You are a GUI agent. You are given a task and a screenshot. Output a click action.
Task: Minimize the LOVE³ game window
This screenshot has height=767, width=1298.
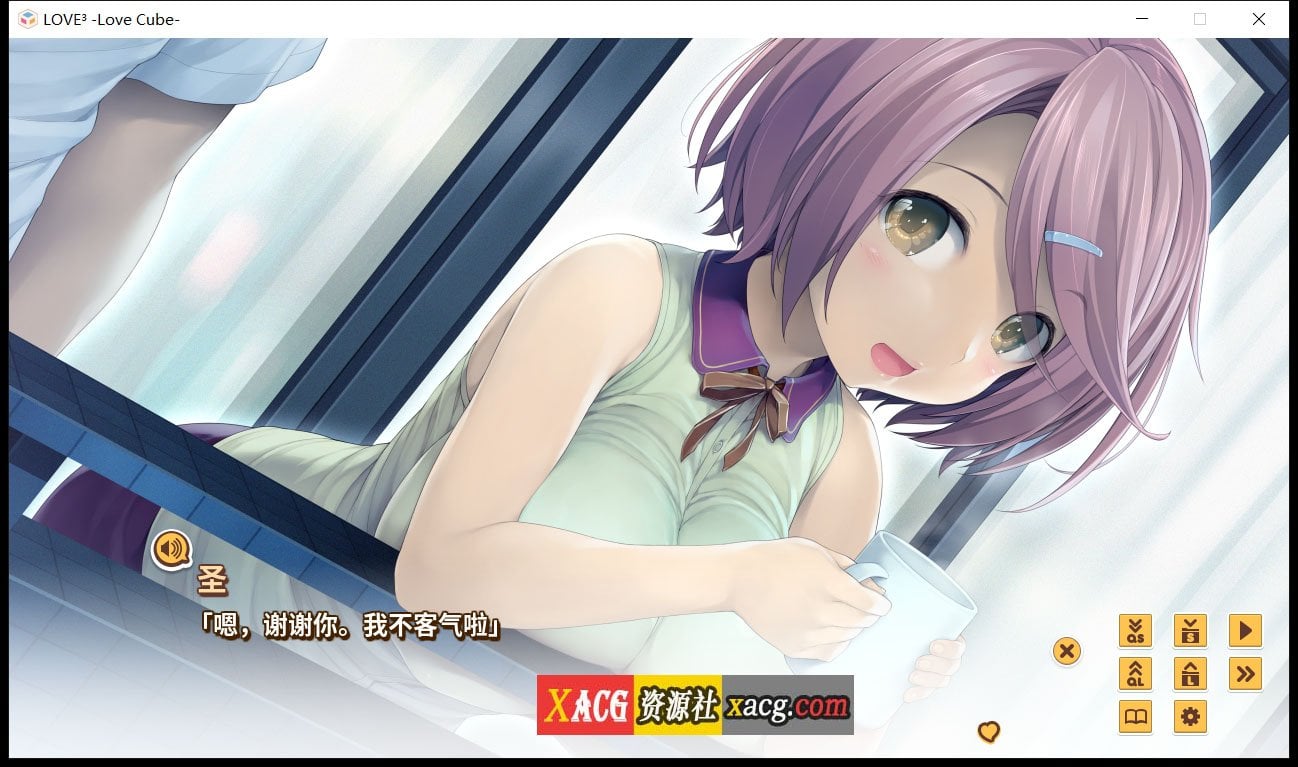click(x=1141, y=18)
